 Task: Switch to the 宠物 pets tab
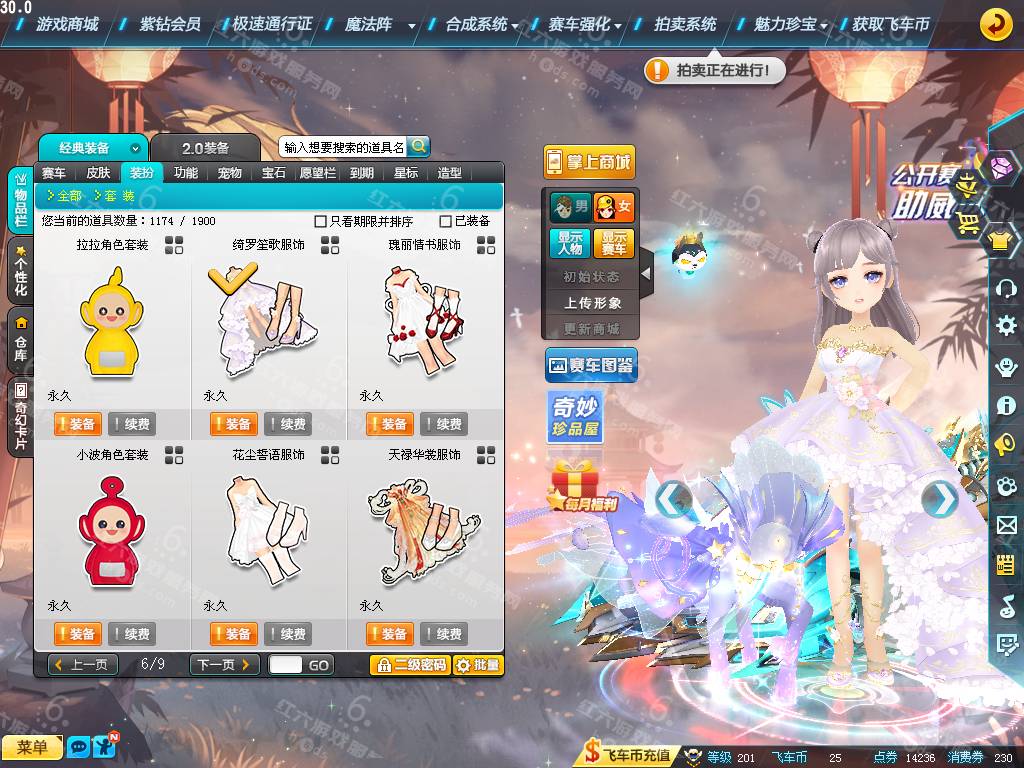230,173
